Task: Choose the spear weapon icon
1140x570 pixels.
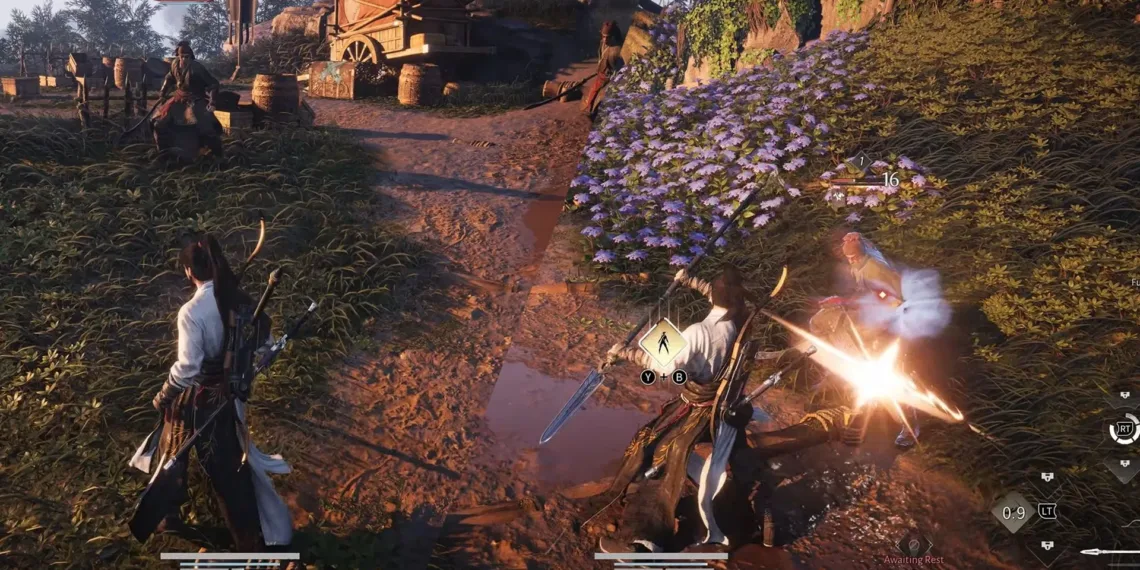Action: (x=1108, y=551)
